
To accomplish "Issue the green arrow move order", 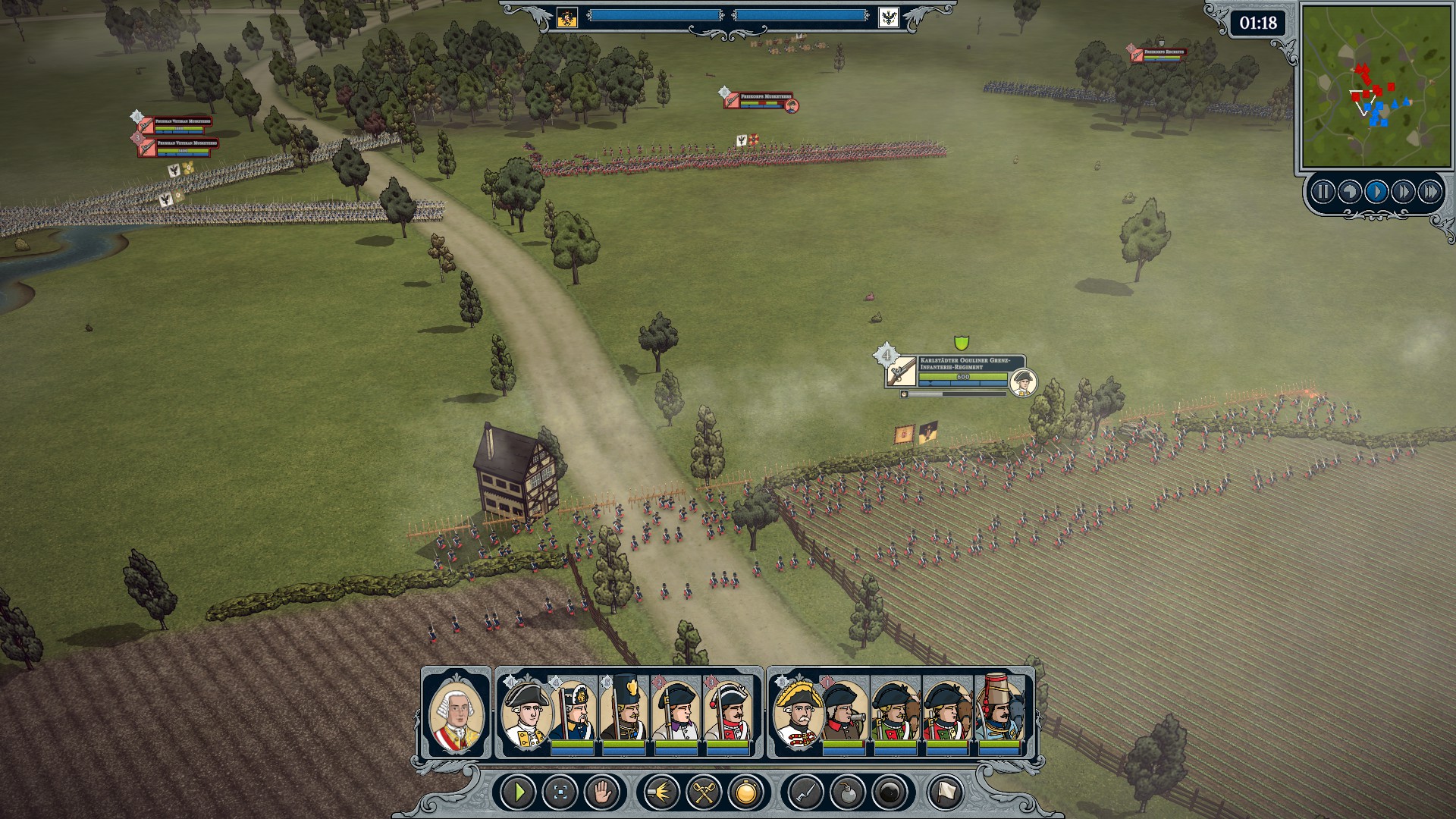I will 519,792.
